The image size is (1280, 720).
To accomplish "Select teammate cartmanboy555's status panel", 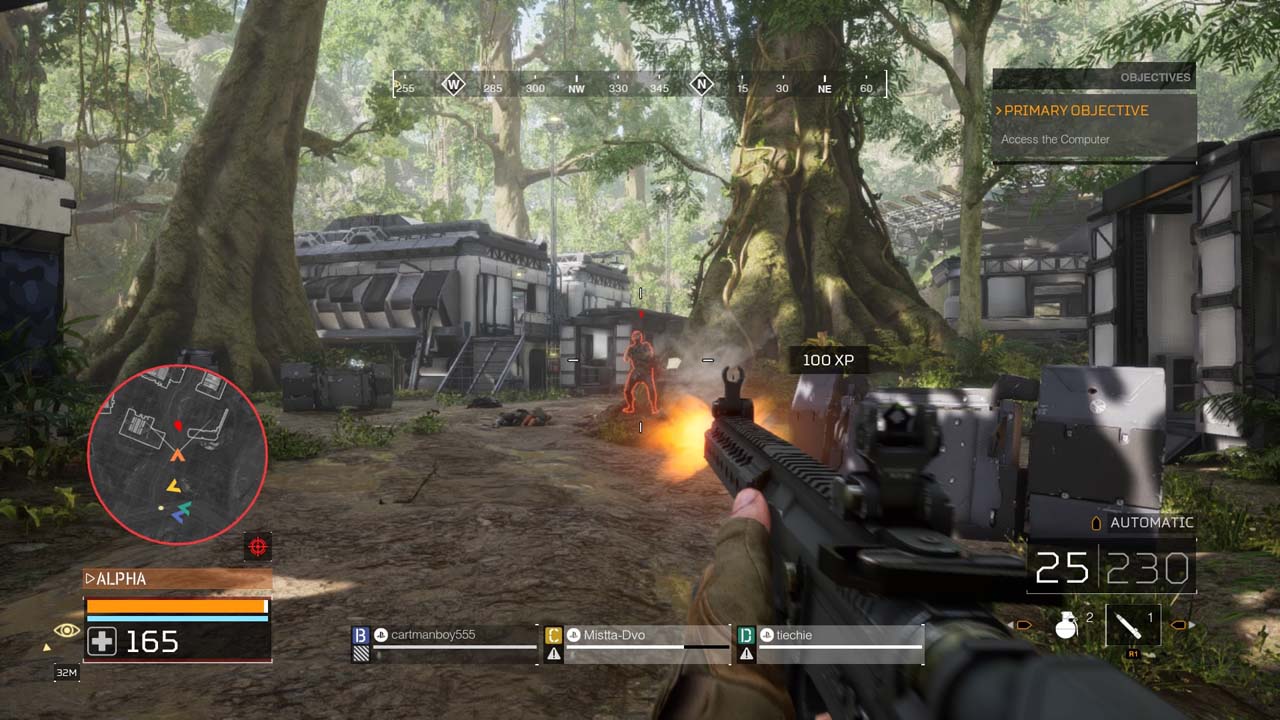I will tap(445, 644).
